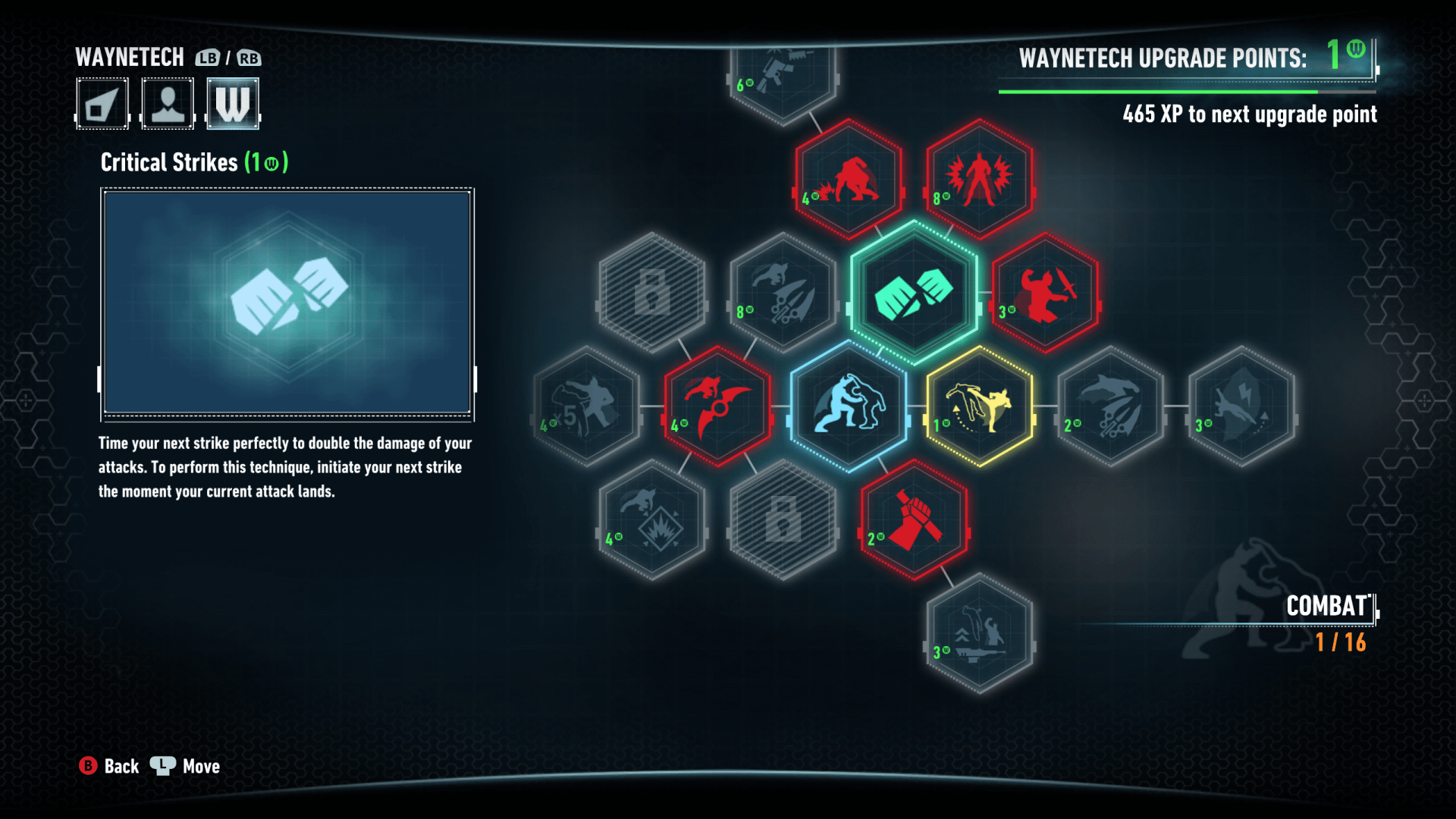This screenshot has width=1456, height=819.
Task: Choose the red glowing standing figure upgrade
Action: pos(979,180)
